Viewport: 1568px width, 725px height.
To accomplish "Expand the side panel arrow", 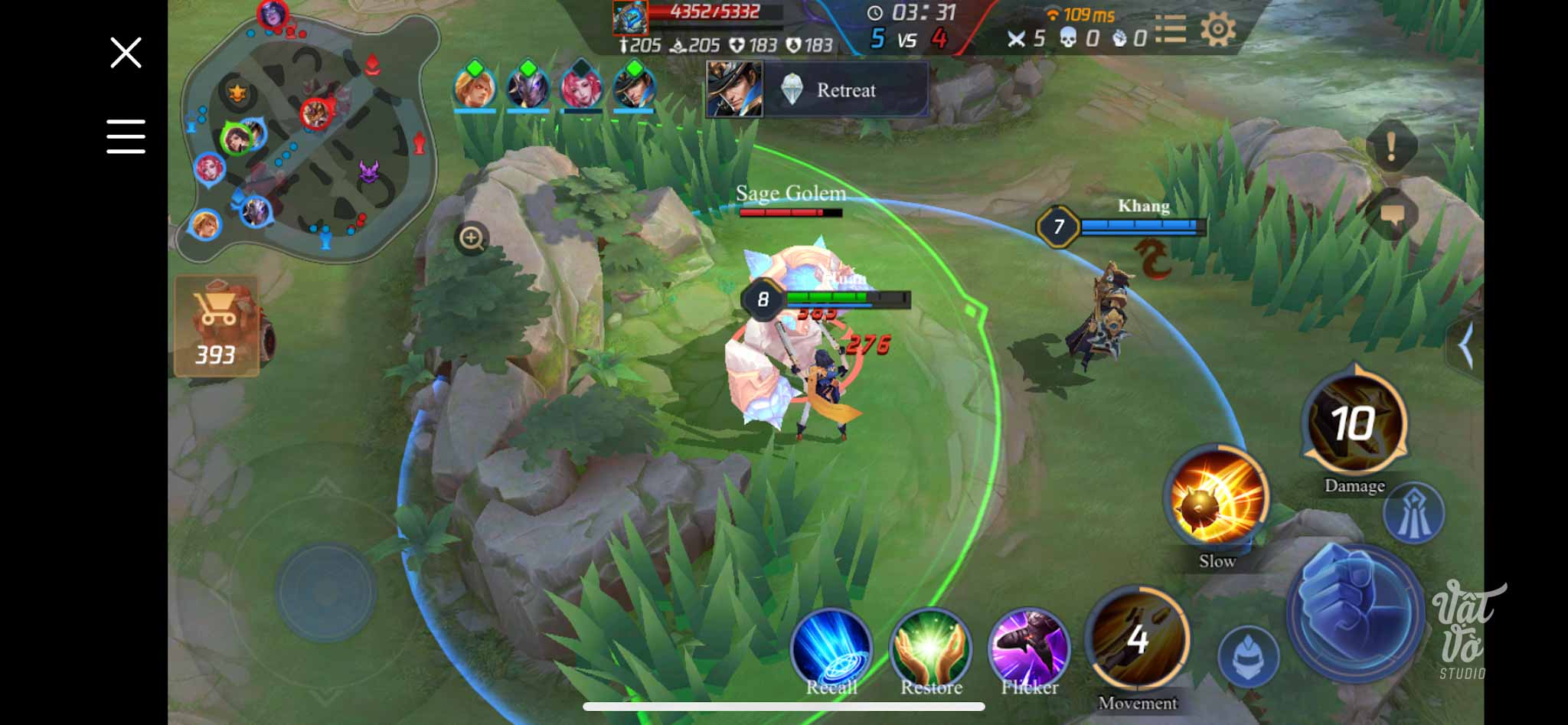I will (x=1465, y=347).
